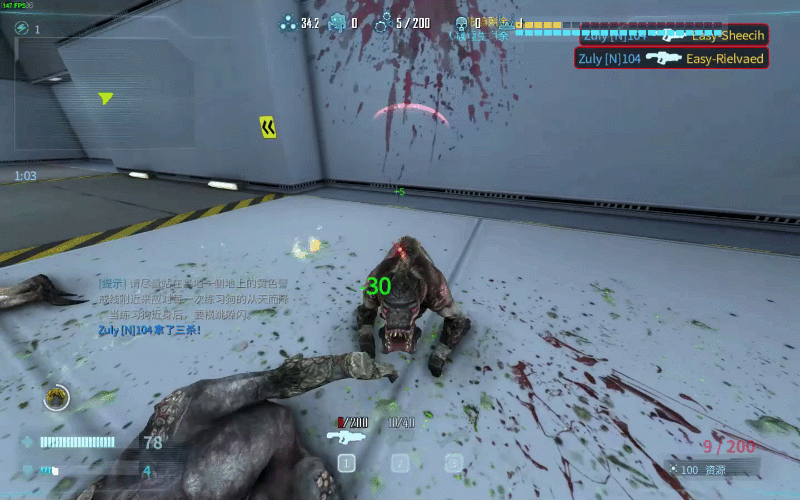Select weapon slot 2
800x500 pixels.
pos(400,463)
